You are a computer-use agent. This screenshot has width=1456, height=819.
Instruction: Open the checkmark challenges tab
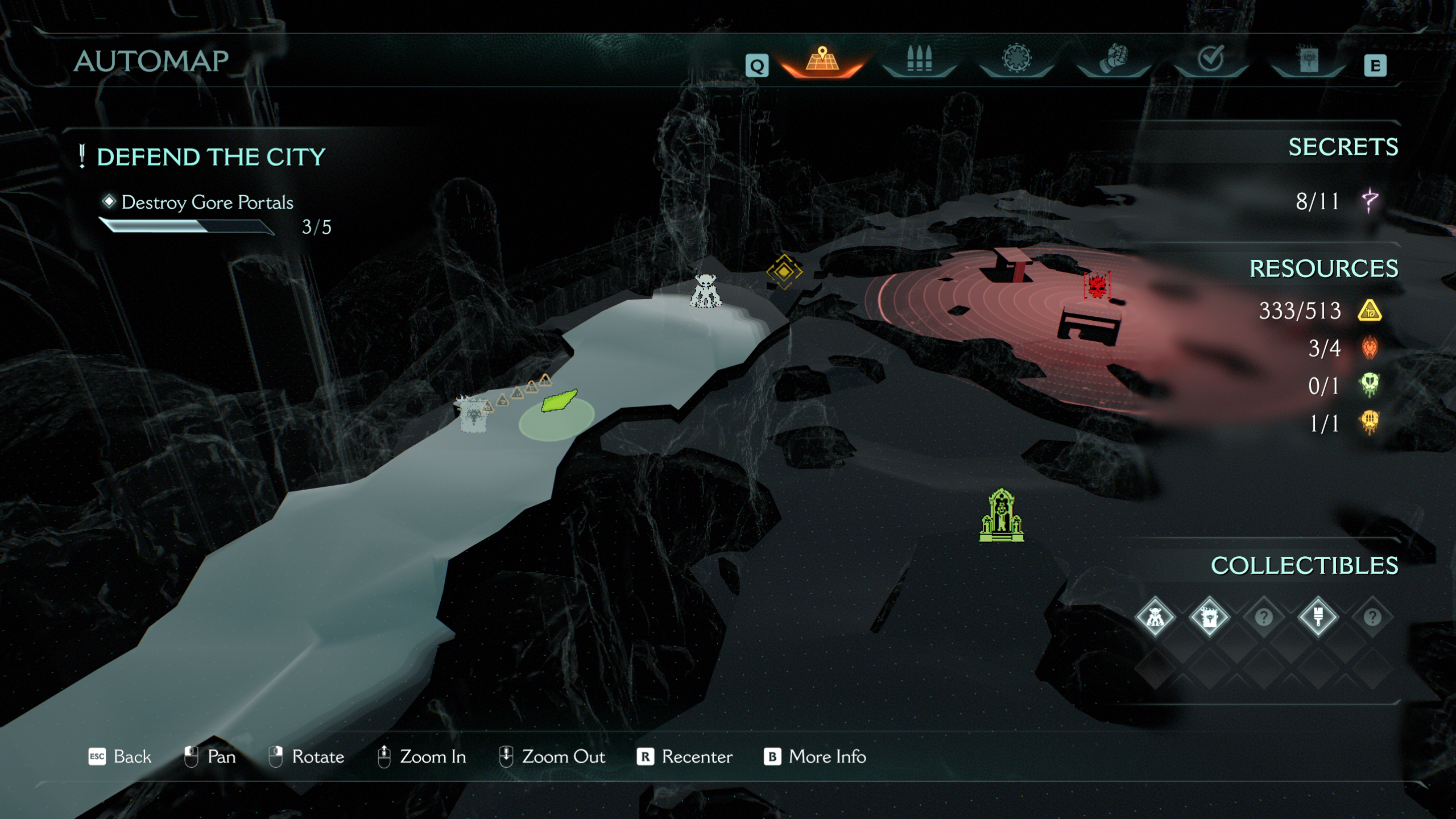click(x=1210, y=59)
